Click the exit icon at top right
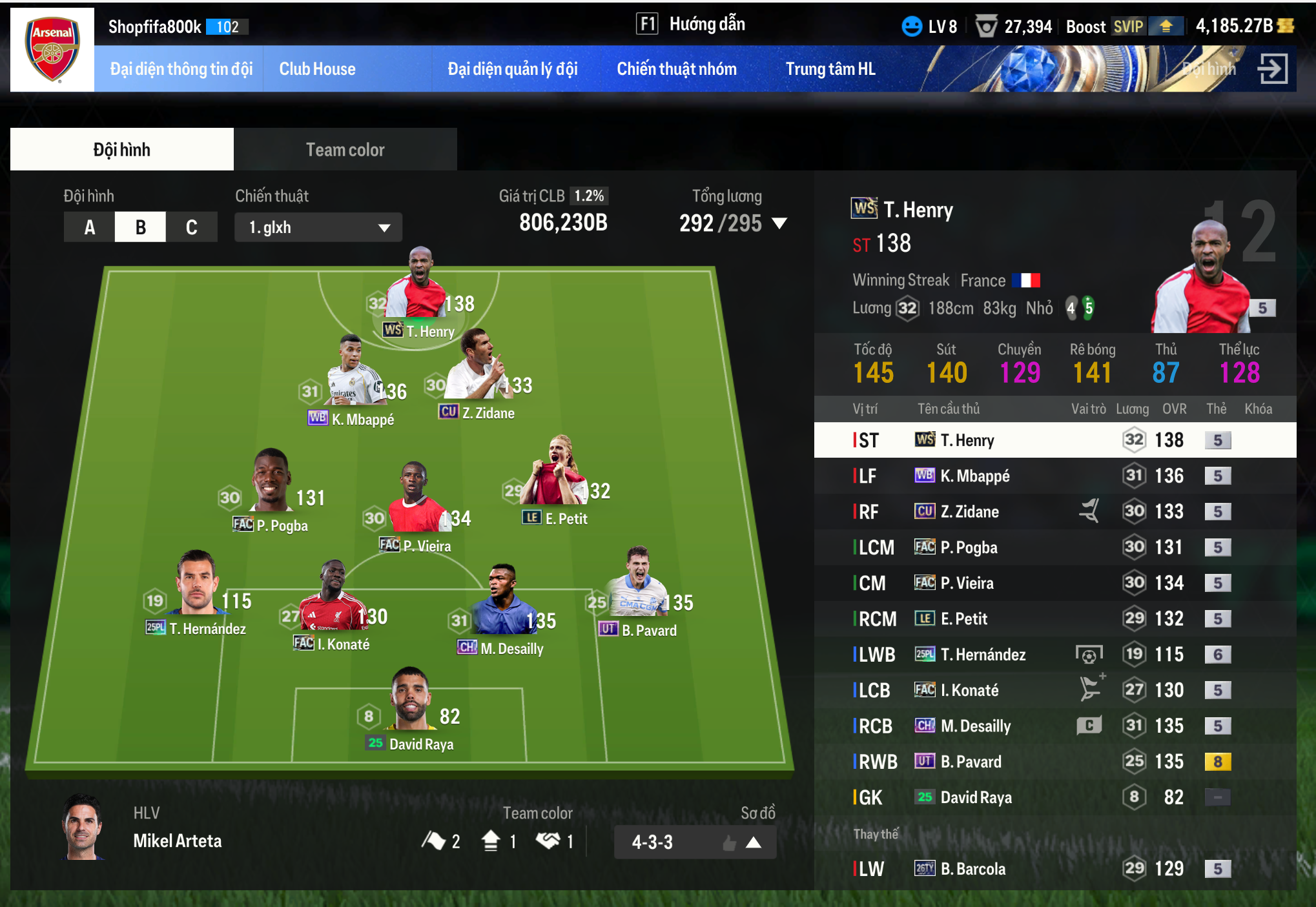This screenshot has width=1316, height=907. coord(1273,68)
